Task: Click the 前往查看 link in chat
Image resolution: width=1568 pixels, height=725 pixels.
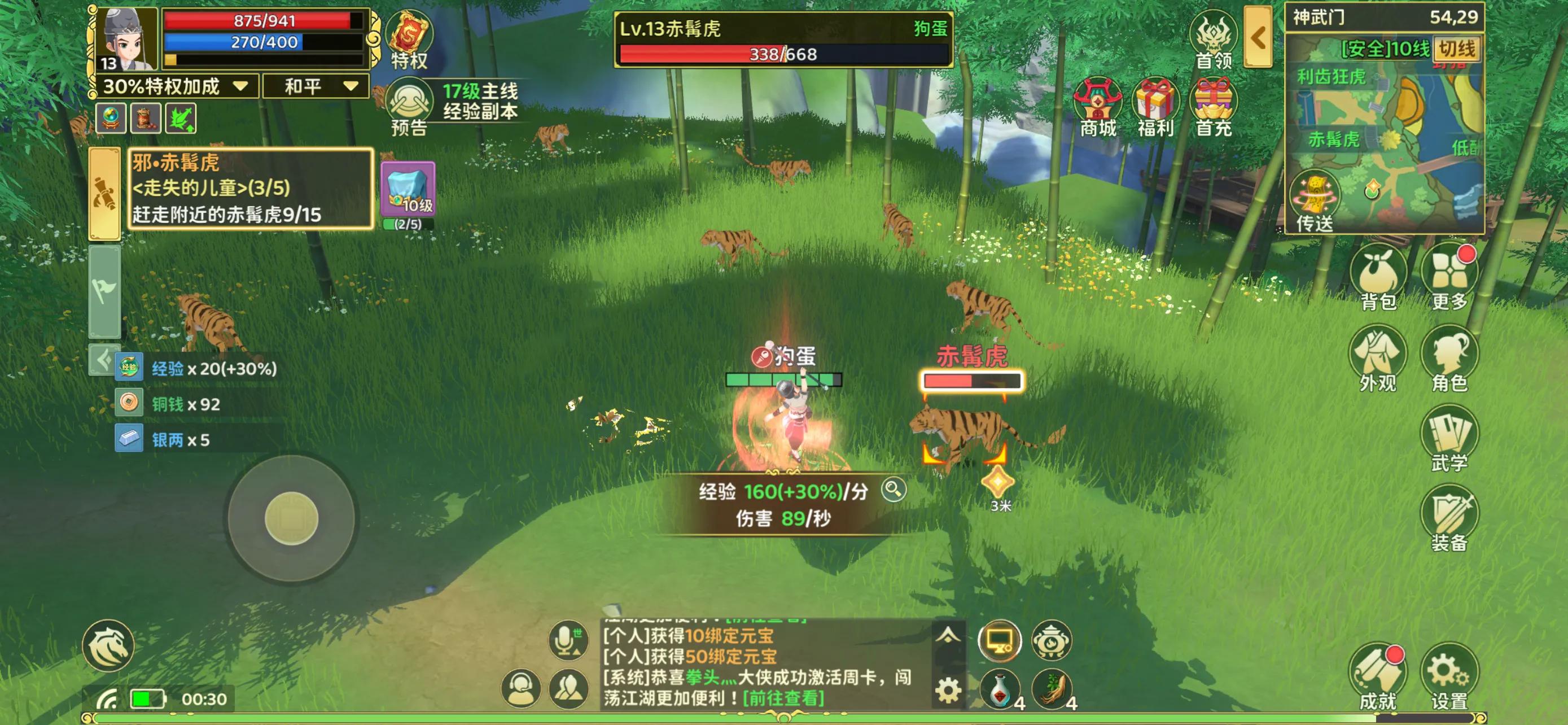Action: pyautogui.click(x=784, y=697)
